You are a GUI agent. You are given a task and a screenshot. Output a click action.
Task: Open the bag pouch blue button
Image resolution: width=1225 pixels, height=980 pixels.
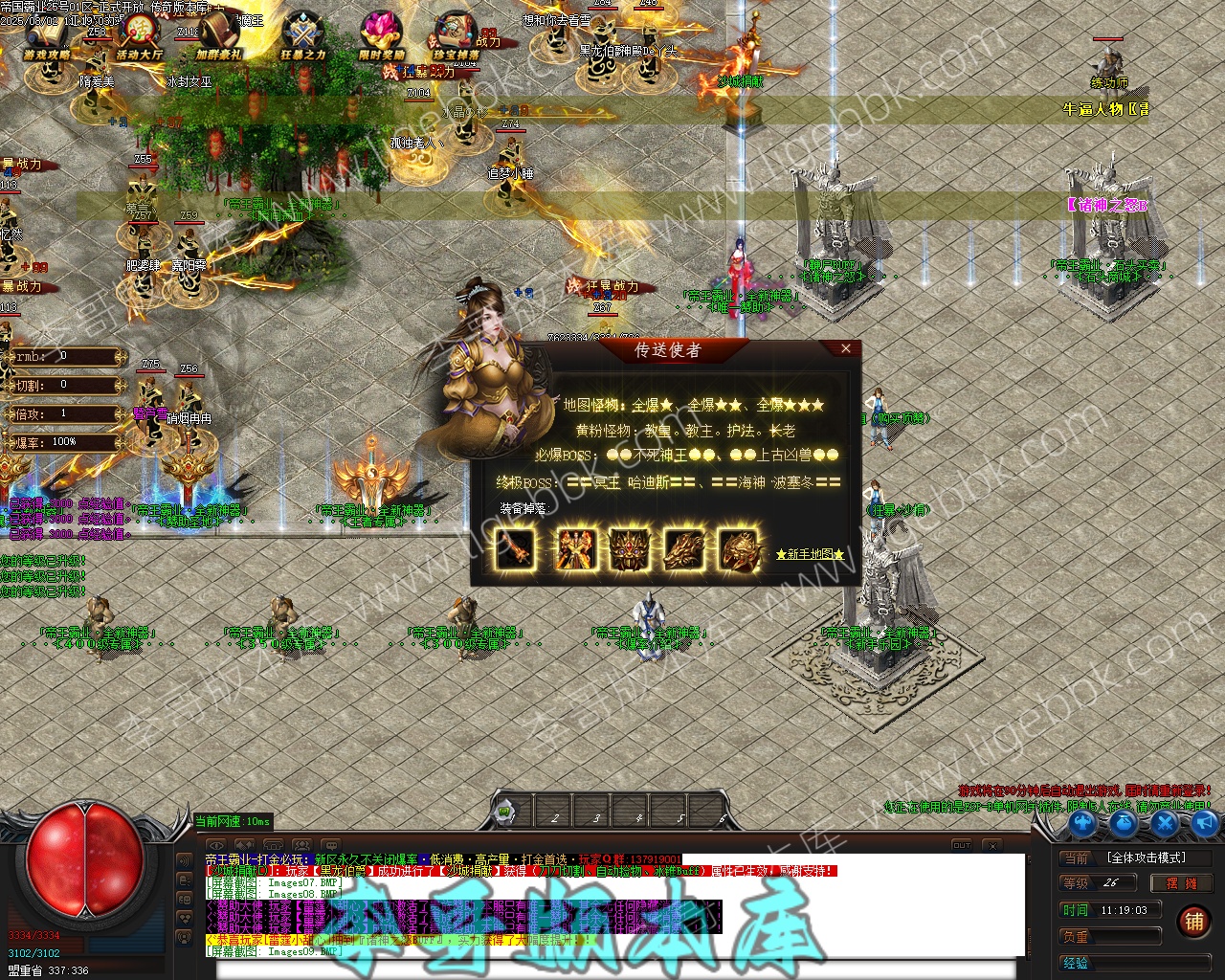(1124, 822)
